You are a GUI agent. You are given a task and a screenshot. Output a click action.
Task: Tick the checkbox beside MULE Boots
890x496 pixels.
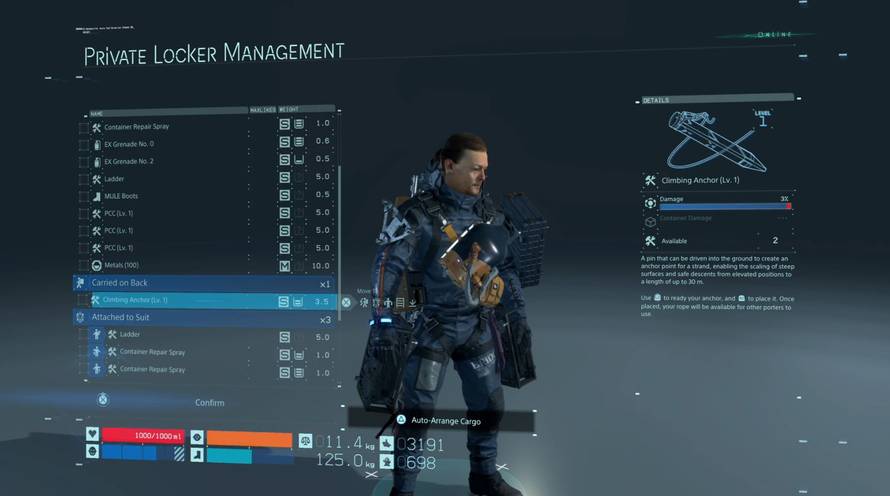coord(83,196)
